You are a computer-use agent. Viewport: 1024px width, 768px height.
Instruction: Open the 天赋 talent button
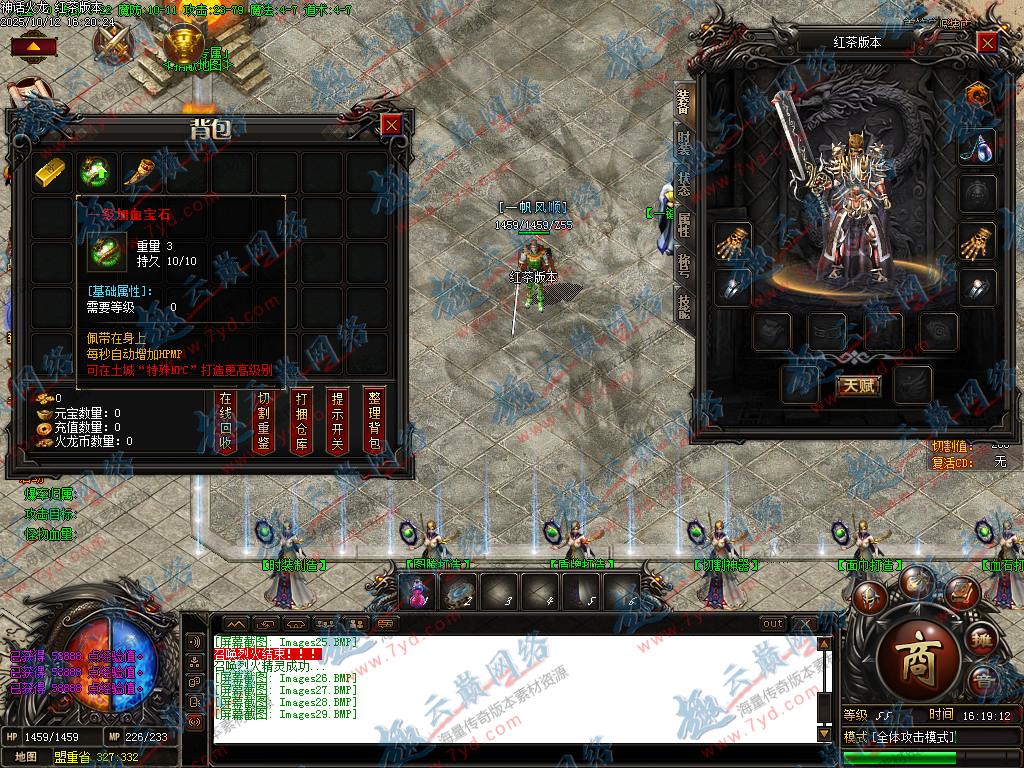click(858, 385)
